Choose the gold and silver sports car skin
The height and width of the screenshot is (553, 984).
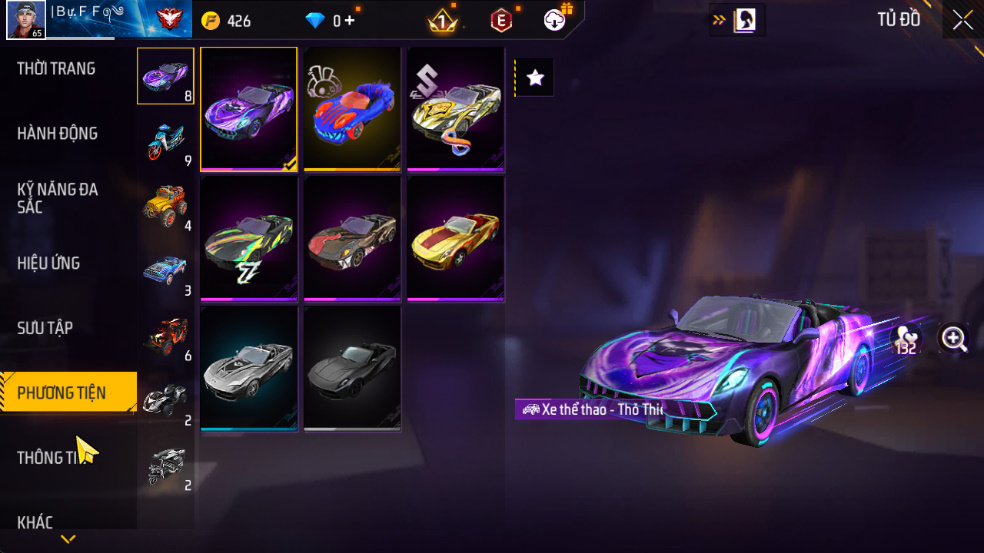455,109
